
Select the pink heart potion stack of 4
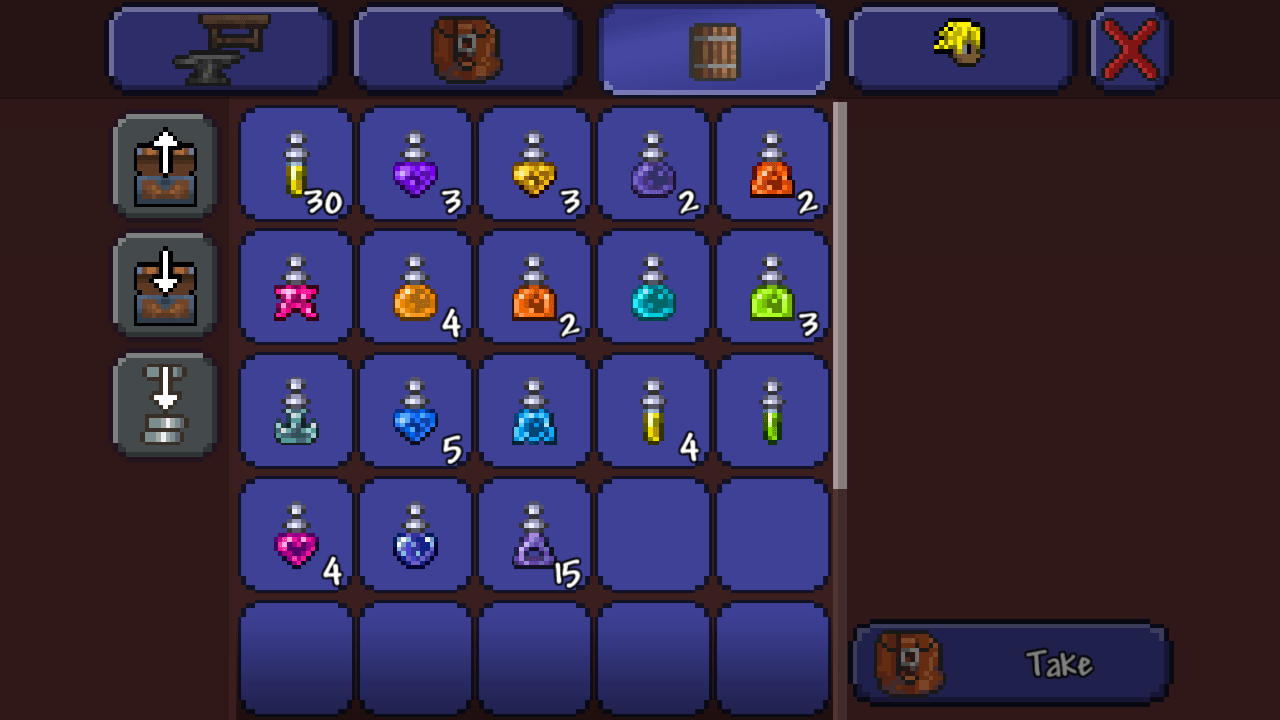pos(294,533)
